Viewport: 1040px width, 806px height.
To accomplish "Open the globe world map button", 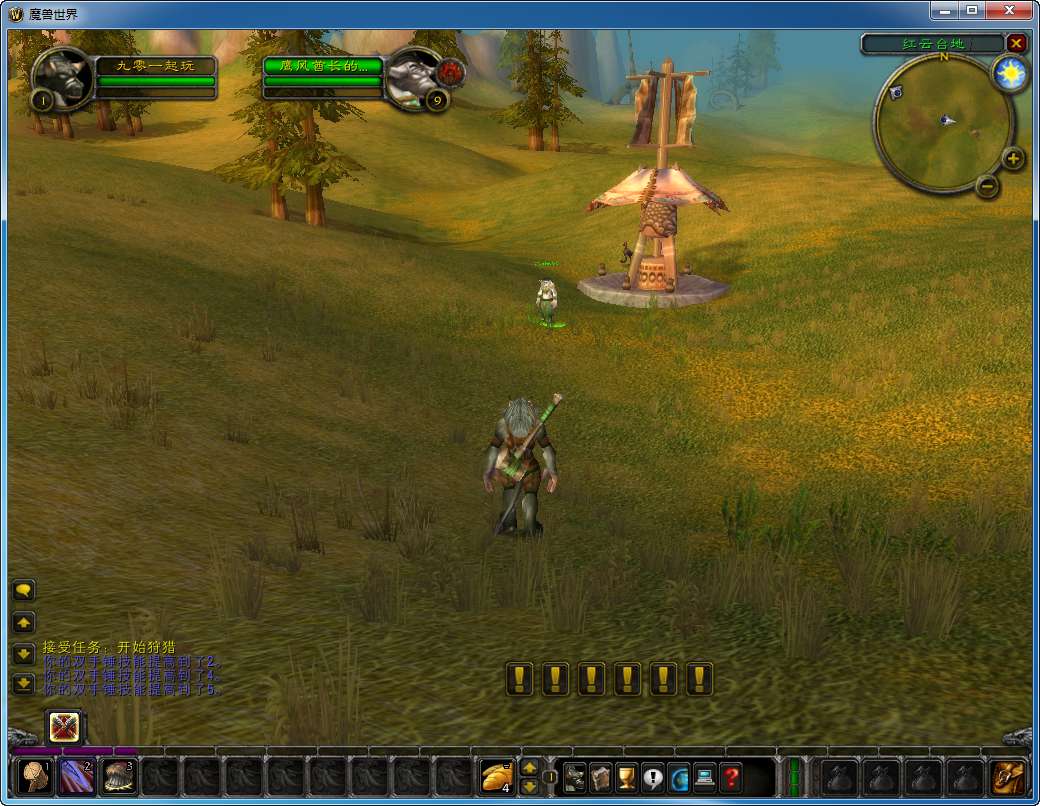I will 679,777.
